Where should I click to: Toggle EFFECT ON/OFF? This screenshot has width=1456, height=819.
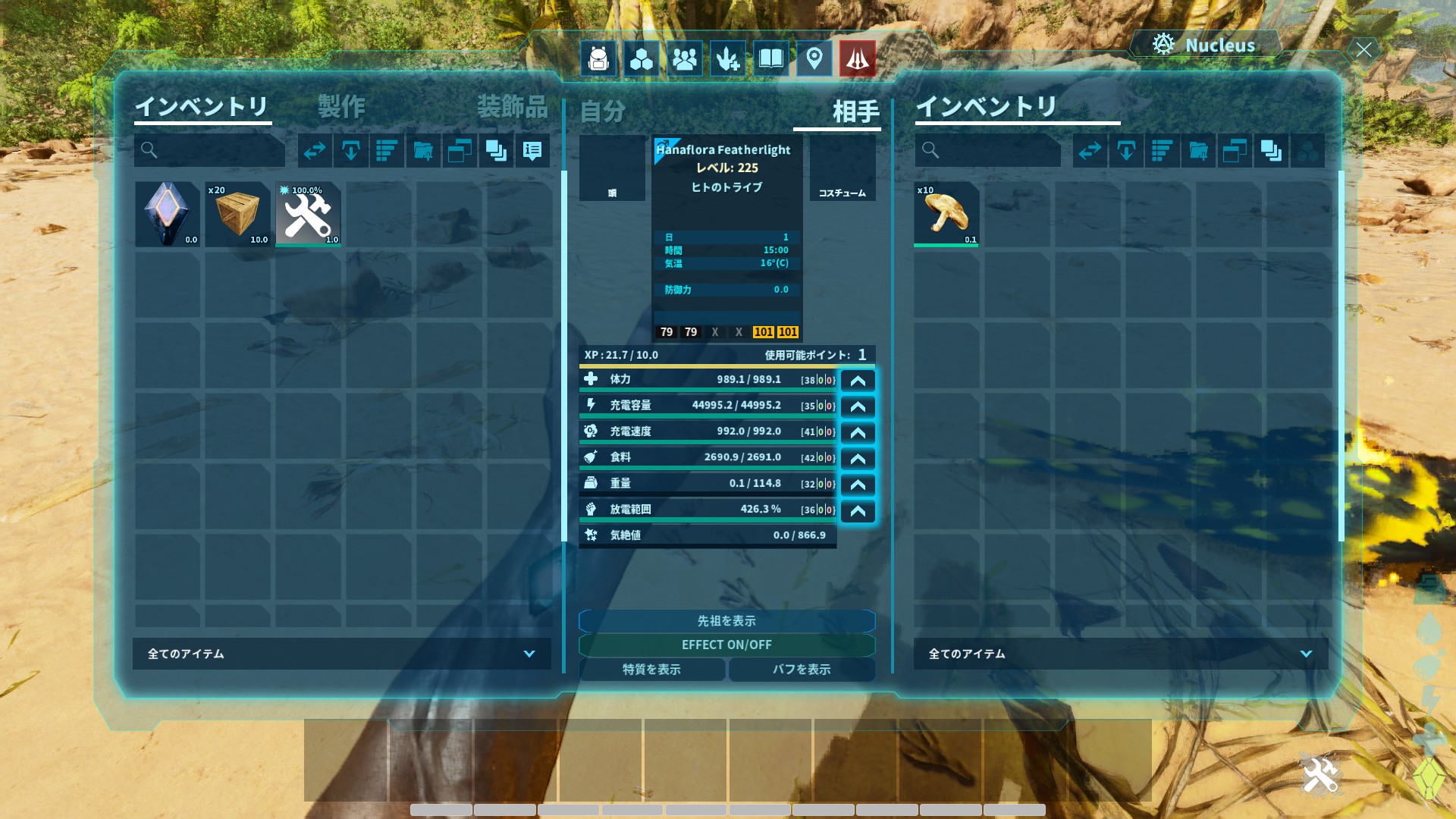click(x=726, y=645)
